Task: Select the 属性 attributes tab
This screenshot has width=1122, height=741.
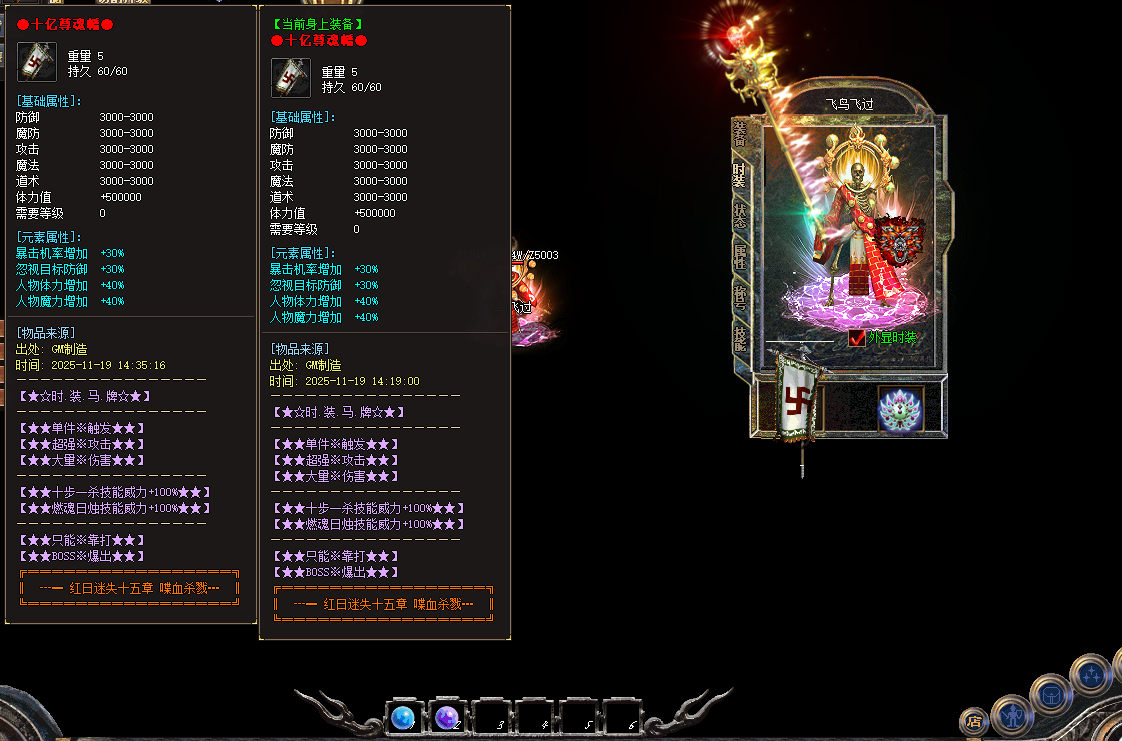Action: pyautogui.click(x=740, y=257)
